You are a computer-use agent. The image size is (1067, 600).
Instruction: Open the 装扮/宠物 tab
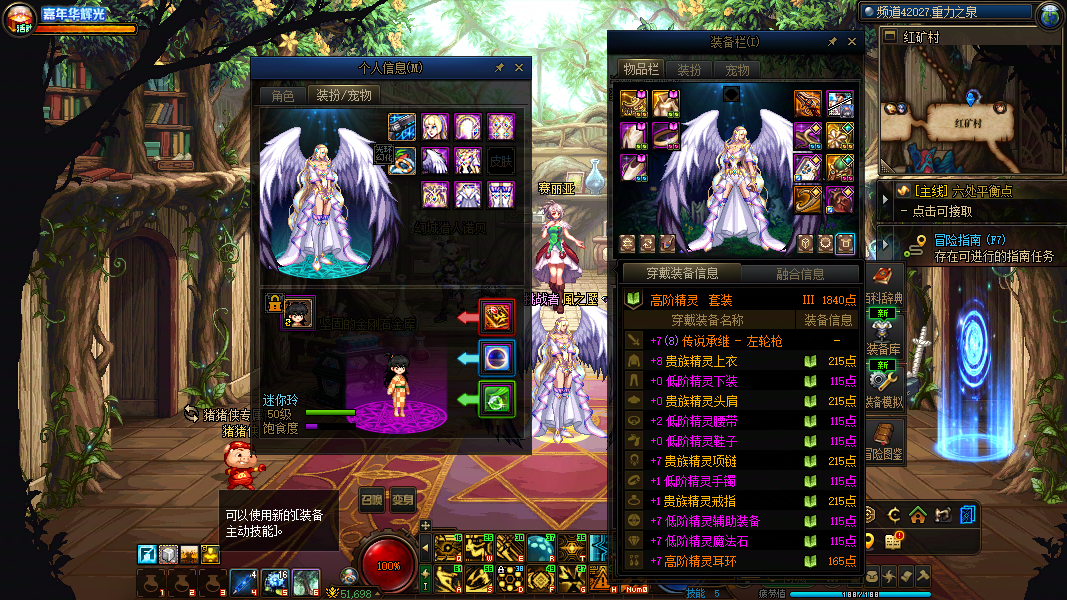pyautogui.click(x=343, y=95)
